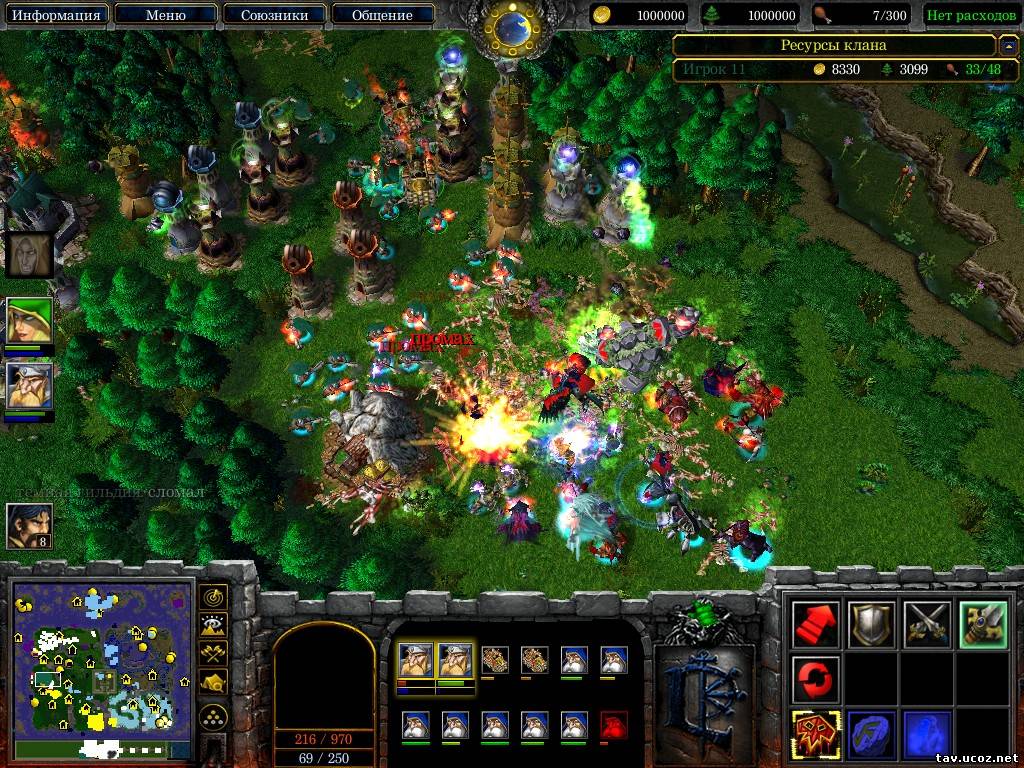This screenshot has width=1024, height=768.
Task: Select the white-bearded hero portrait
Action: click(29, 385)
